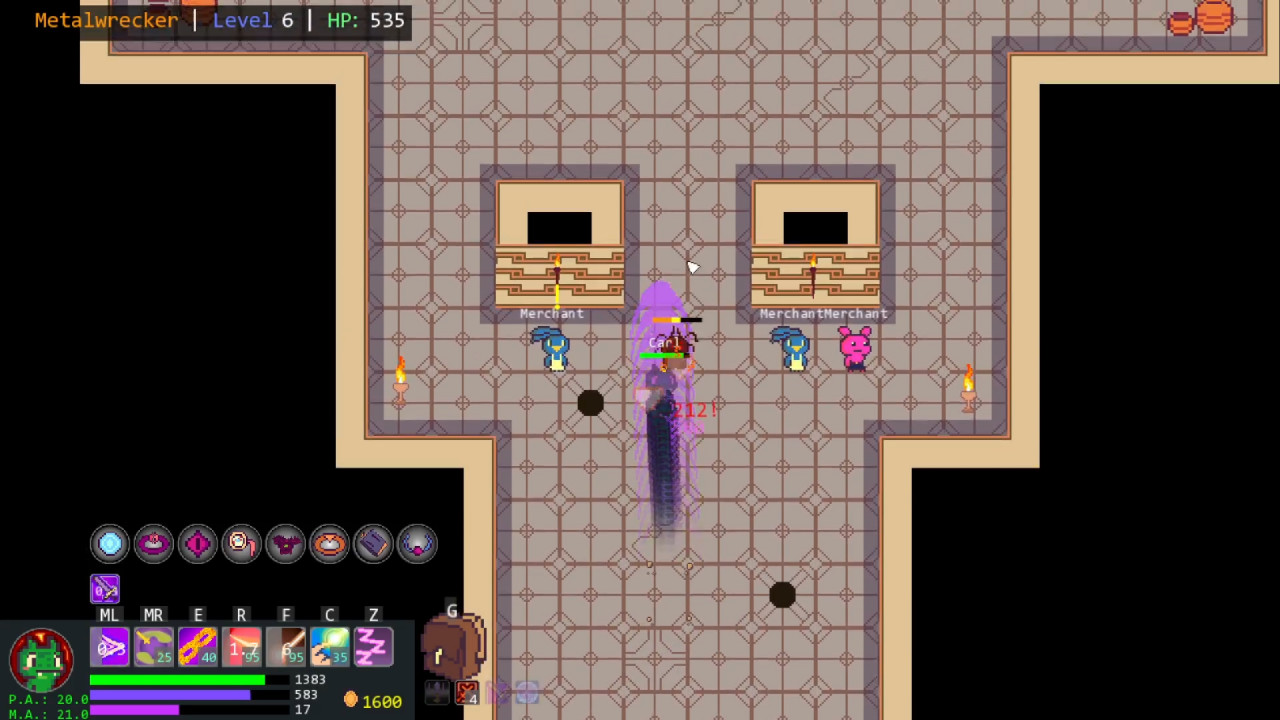Toggle the bat-shaped buff icon
The image size is (1280, 720).
tap(285, 543)
